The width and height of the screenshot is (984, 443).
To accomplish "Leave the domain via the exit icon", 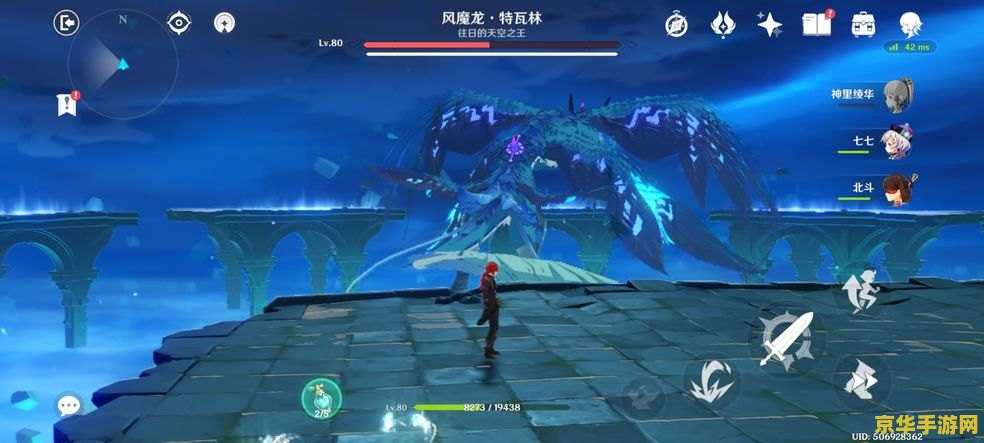I will (67, 22).
